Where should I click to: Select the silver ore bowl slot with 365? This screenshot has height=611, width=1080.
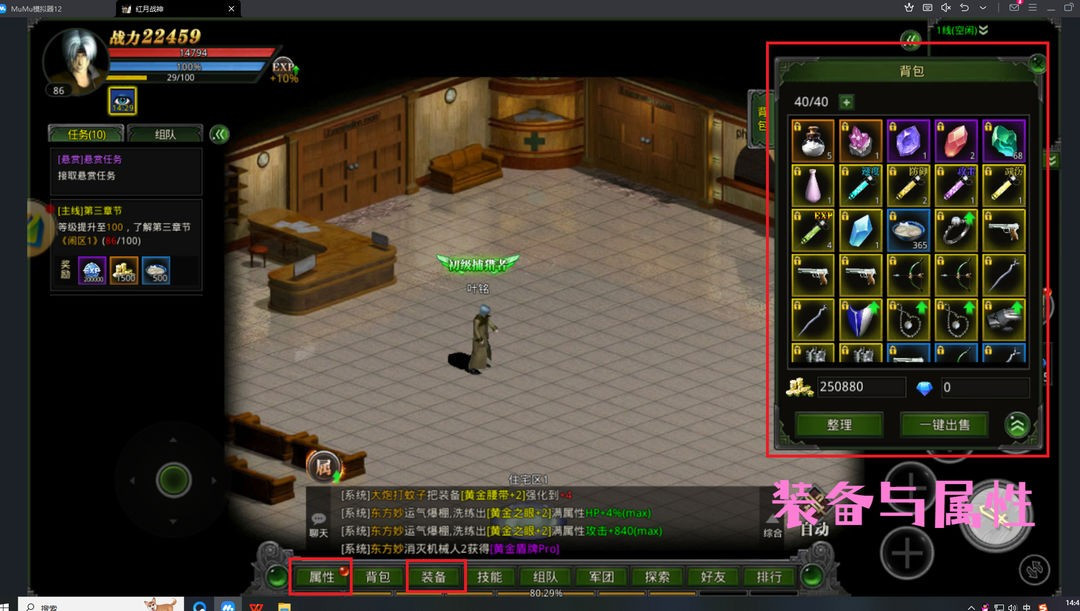click(x=909, y=230)
